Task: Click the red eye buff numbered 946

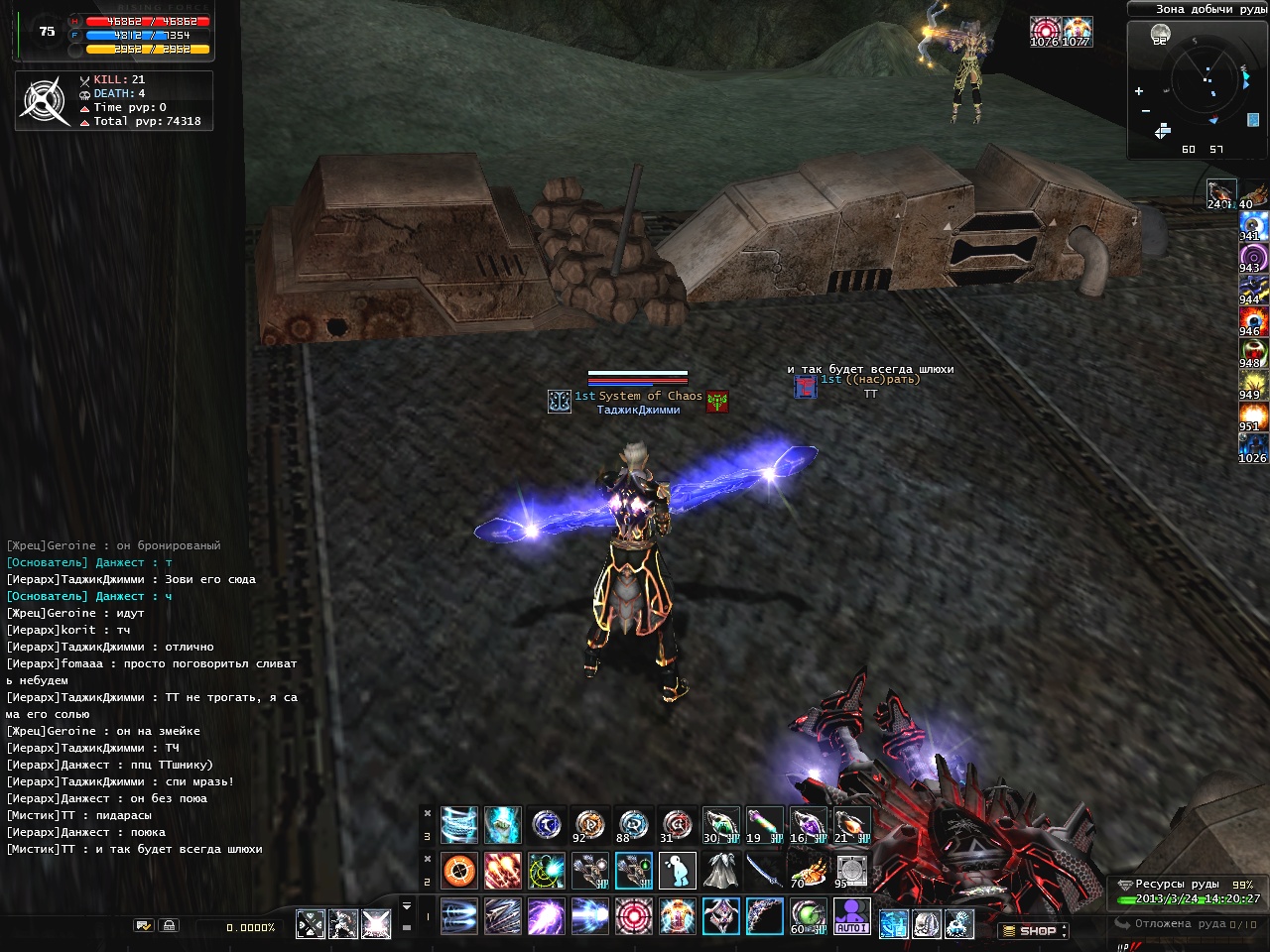Action: (1252, 320)
